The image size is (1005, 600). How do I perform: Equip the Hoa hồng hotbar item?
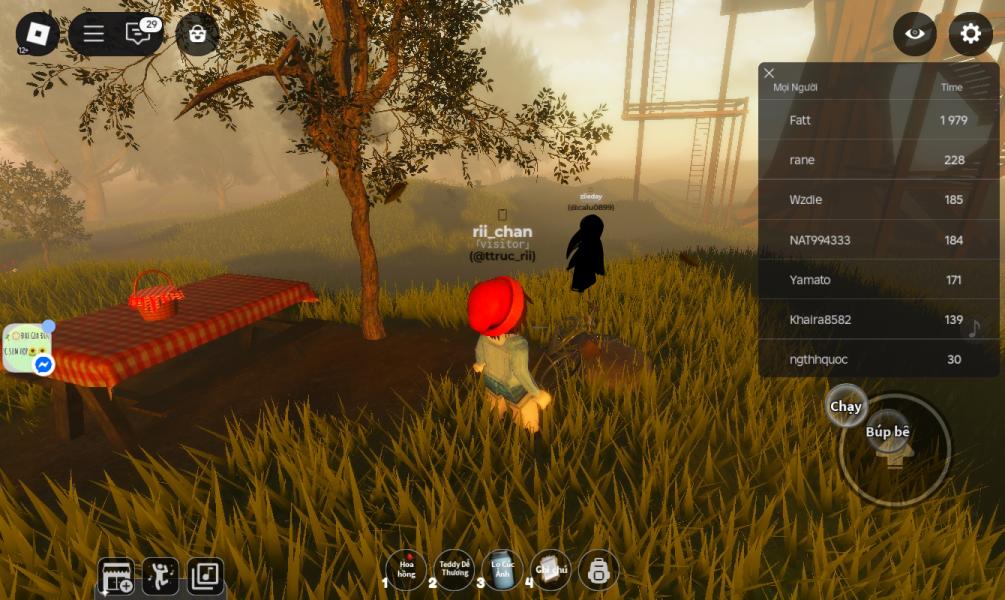(406, 570)
